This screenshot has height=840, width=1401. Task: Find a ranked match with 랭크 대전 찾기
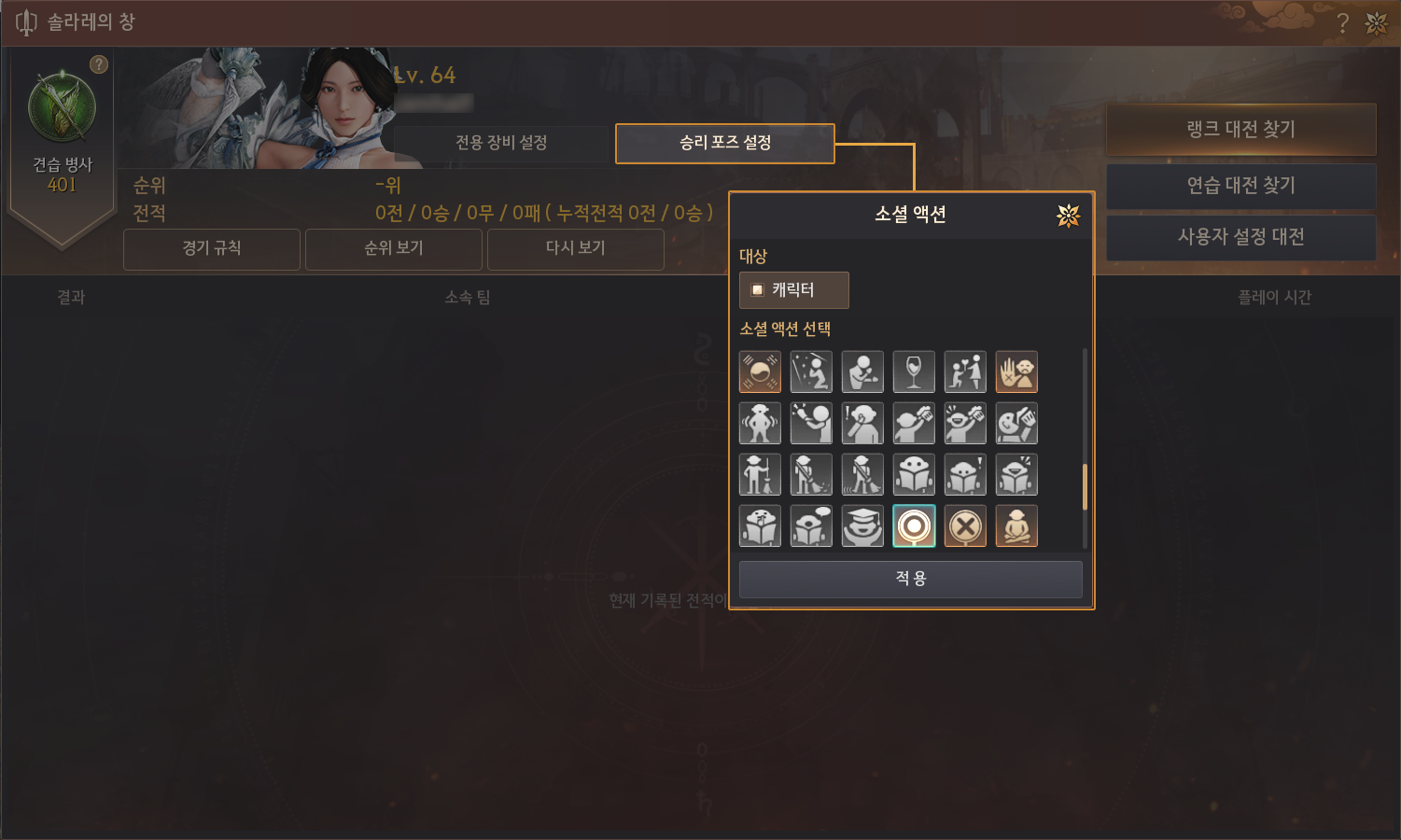pyautogui.click(x=1240, y=130)
